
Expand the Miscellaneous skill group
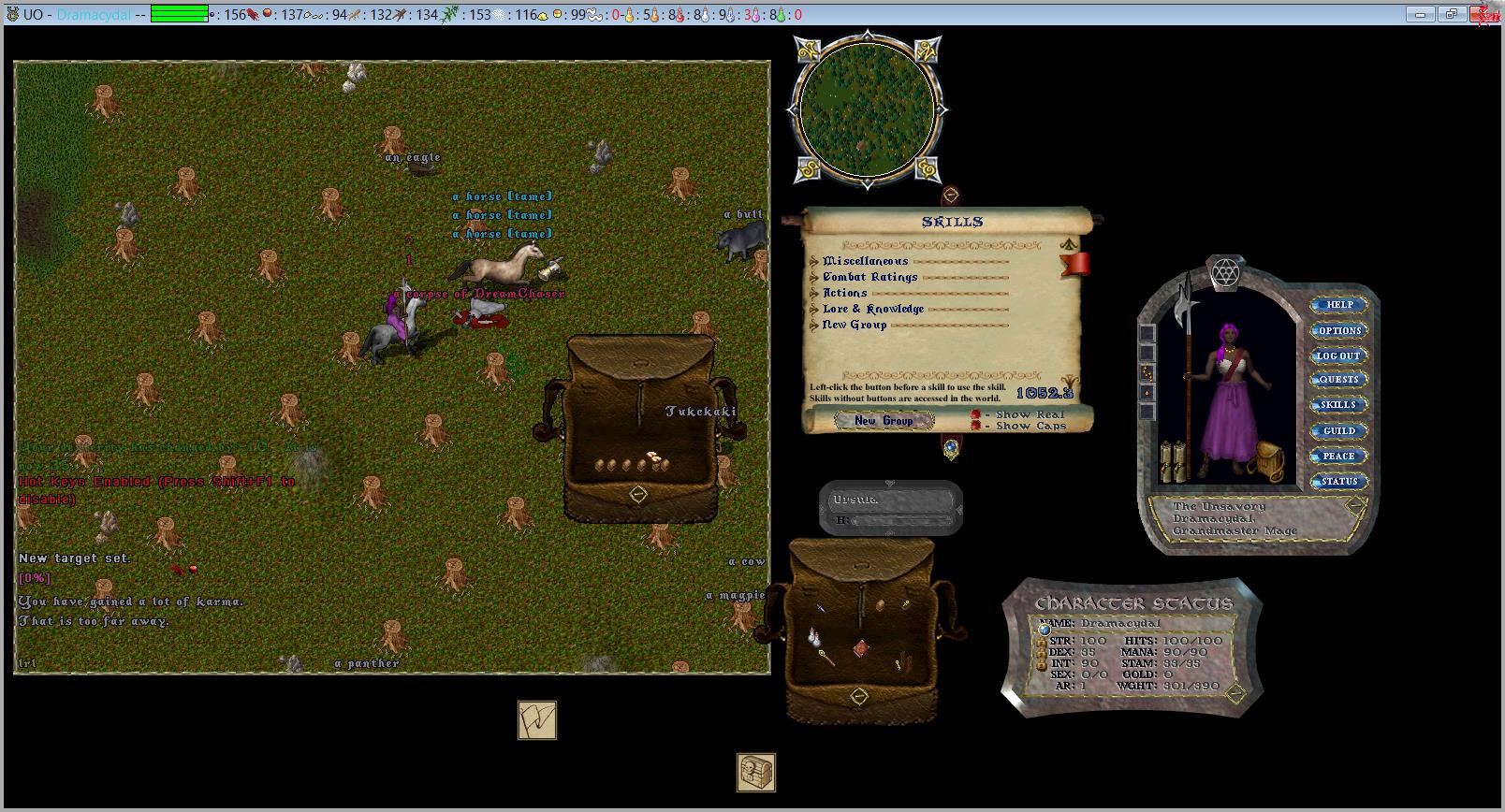click(x=814, y=262)
